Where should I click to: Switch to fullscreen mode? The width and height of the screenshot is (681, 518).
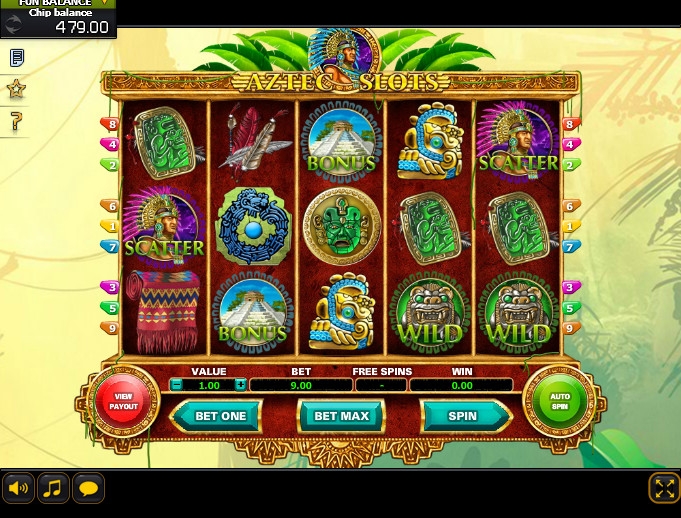coord(664,488)
